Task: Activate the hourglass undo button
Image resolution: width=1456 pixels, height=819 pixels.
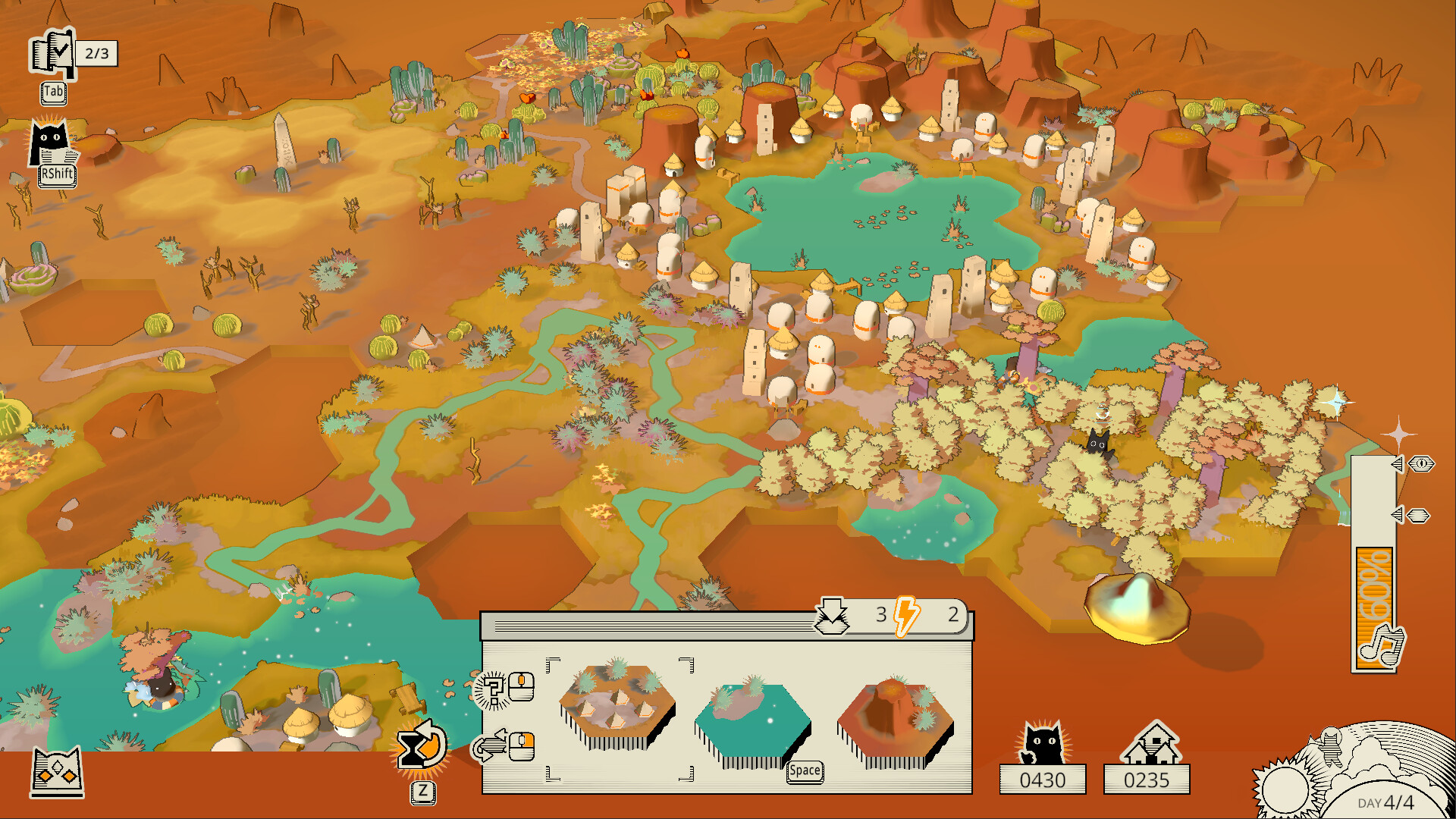Action: click(x=421, y=746)
